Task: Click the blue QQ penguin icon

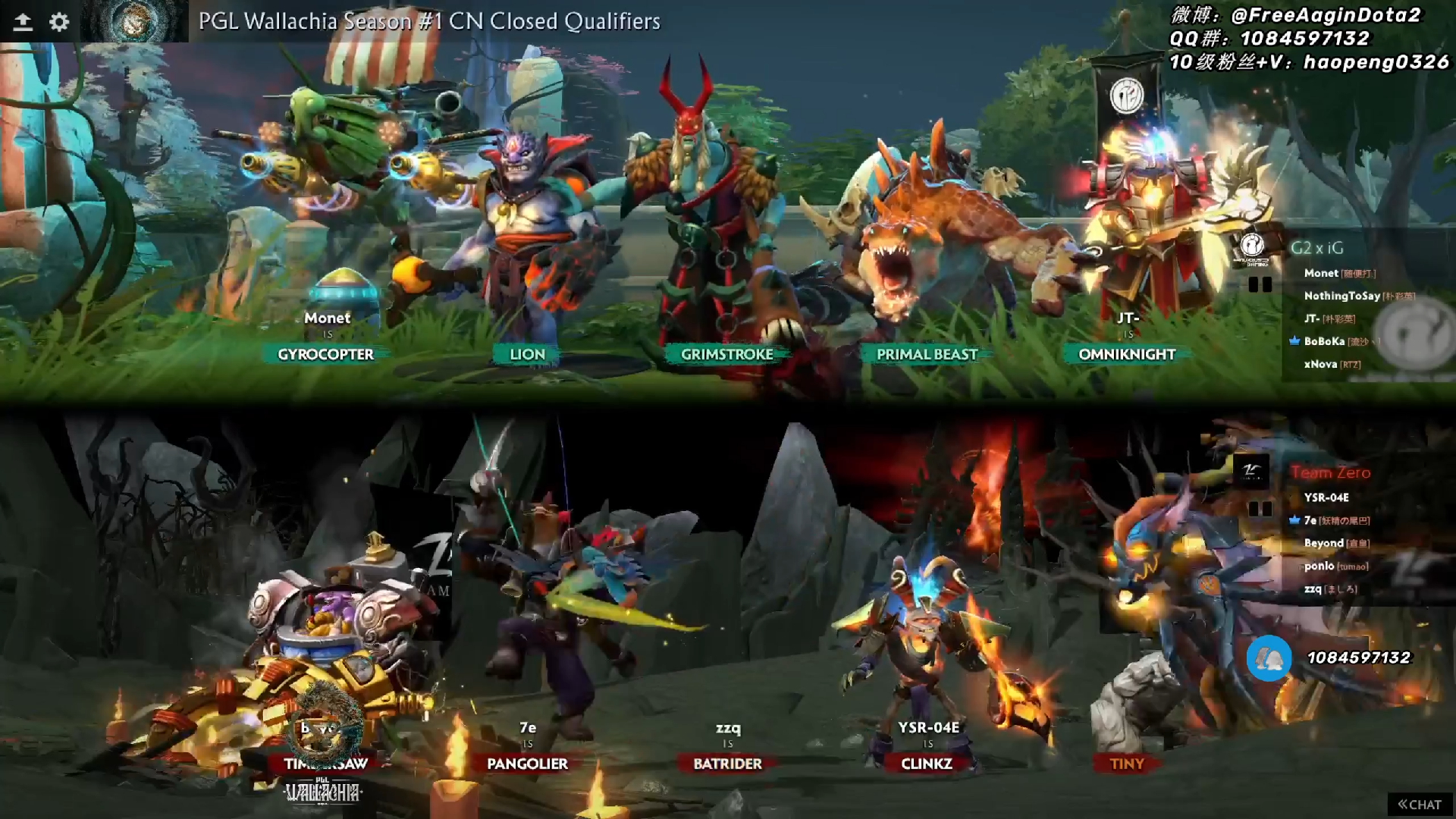Action: pos(1269,660)
